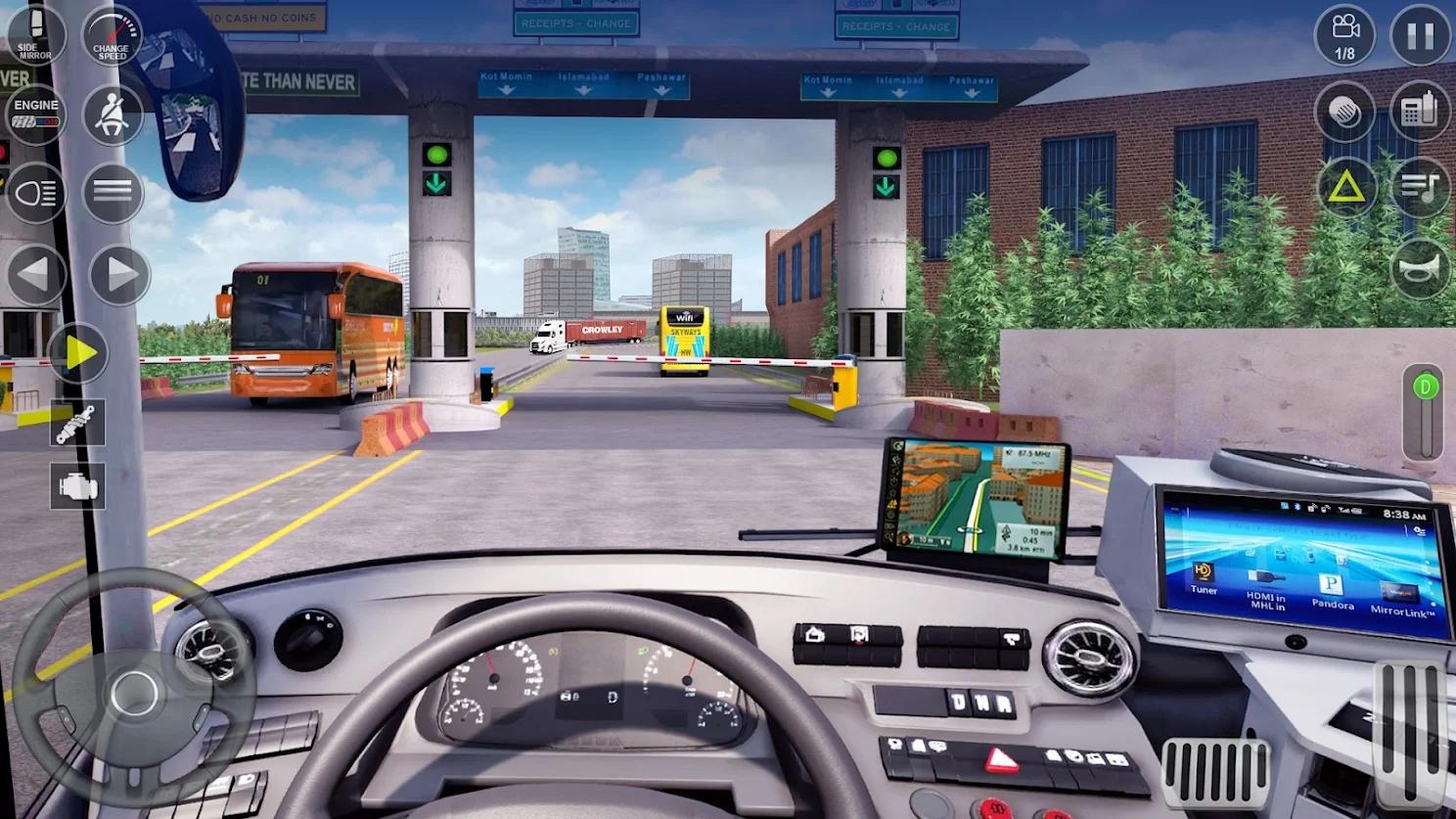The width and height of the screenshot is (1456, 819).
Task: Tap the Change Speed speedometer icon
Action: click(x=112, y=34)
